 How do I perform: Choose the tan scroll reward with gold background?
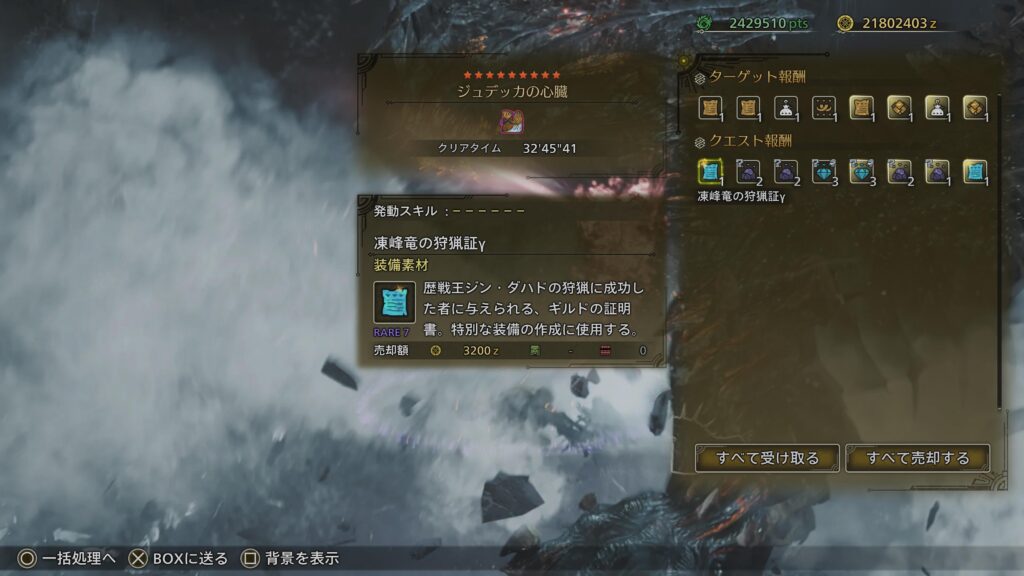(862, 108)
